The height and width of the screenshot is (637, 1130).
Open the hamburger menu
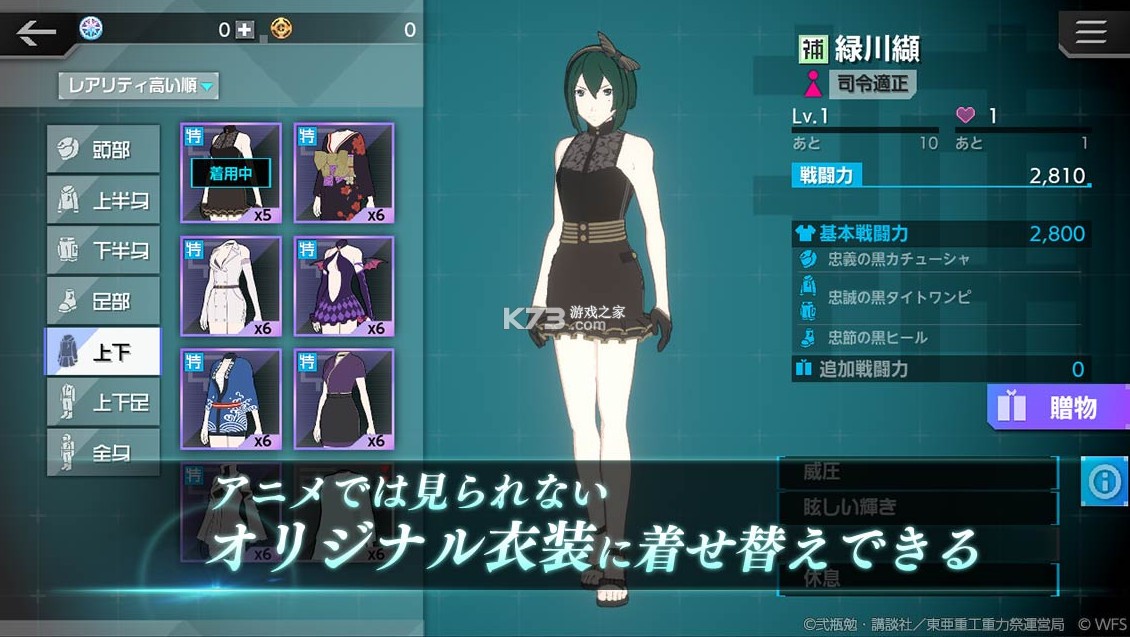1090,33
